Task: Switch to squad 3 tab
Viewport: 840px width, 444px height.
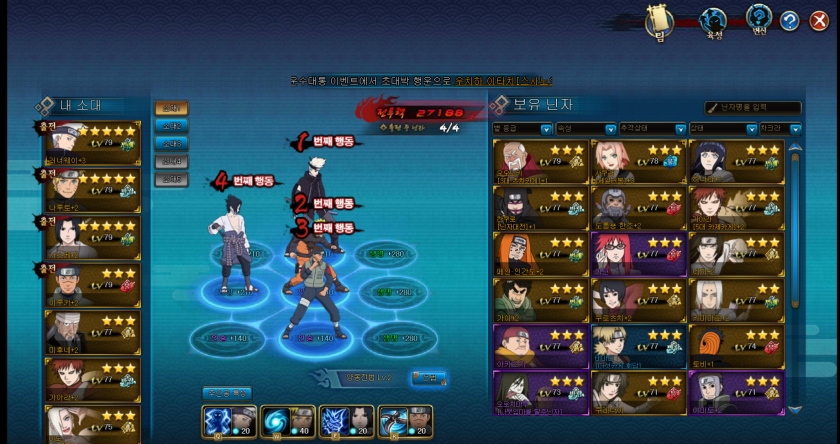Action: pos(171,143)
